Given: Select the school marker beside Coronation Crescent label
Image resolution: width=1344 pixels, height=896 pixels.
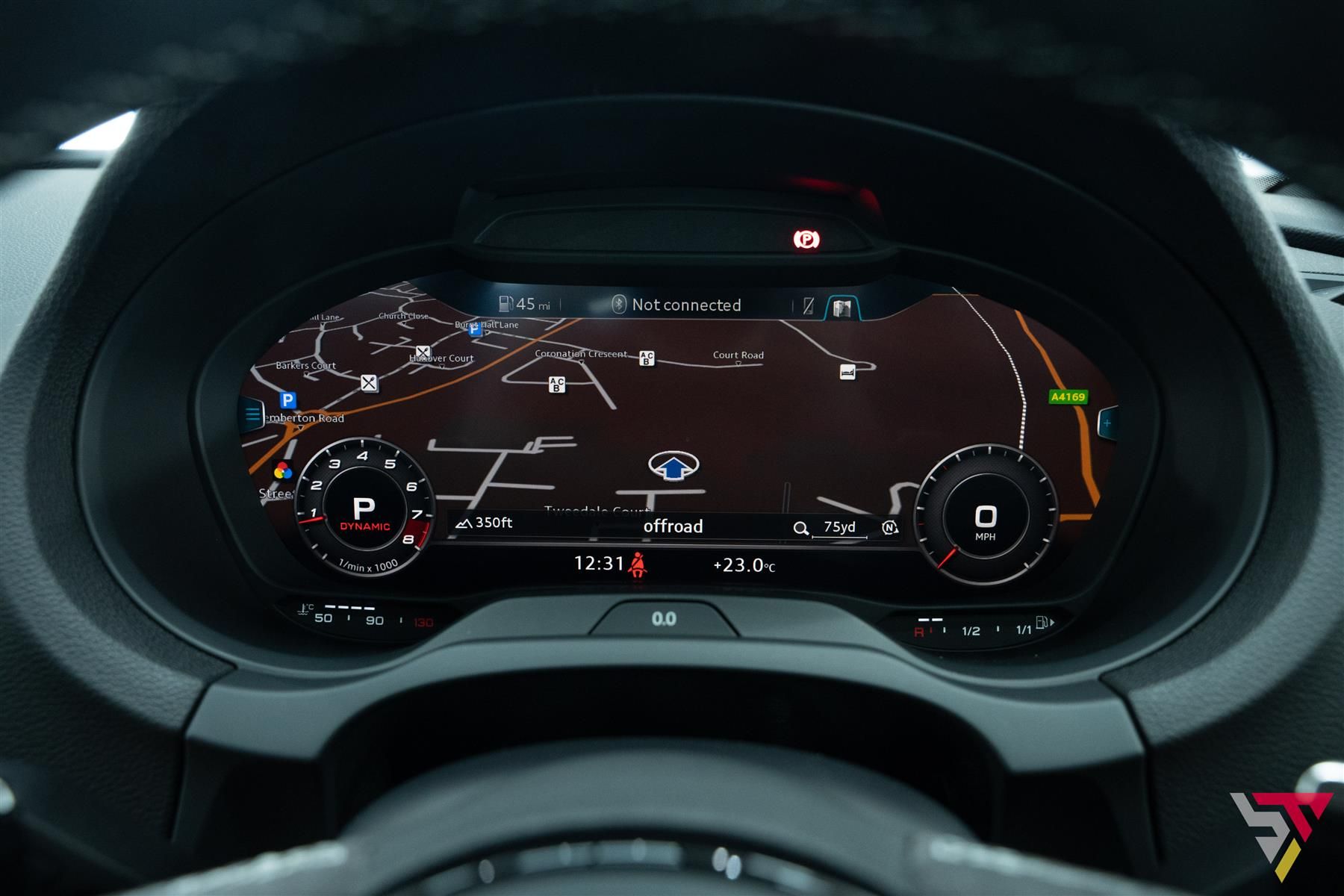Looking at the screenshot, I should pyautogui.click(x=647, y=358).
